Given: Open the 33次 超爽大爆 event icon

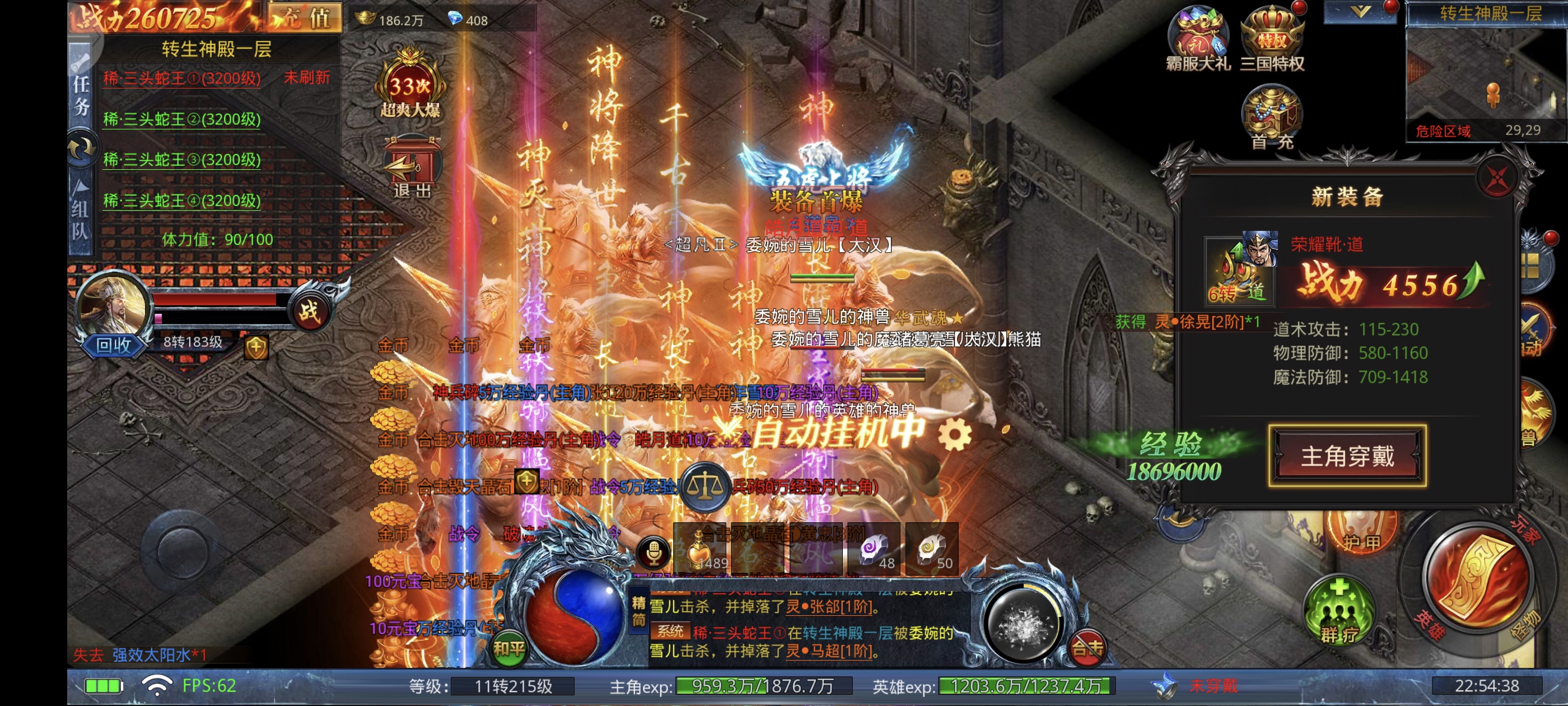Looking at the screenshot, I should tap(410, 85).
